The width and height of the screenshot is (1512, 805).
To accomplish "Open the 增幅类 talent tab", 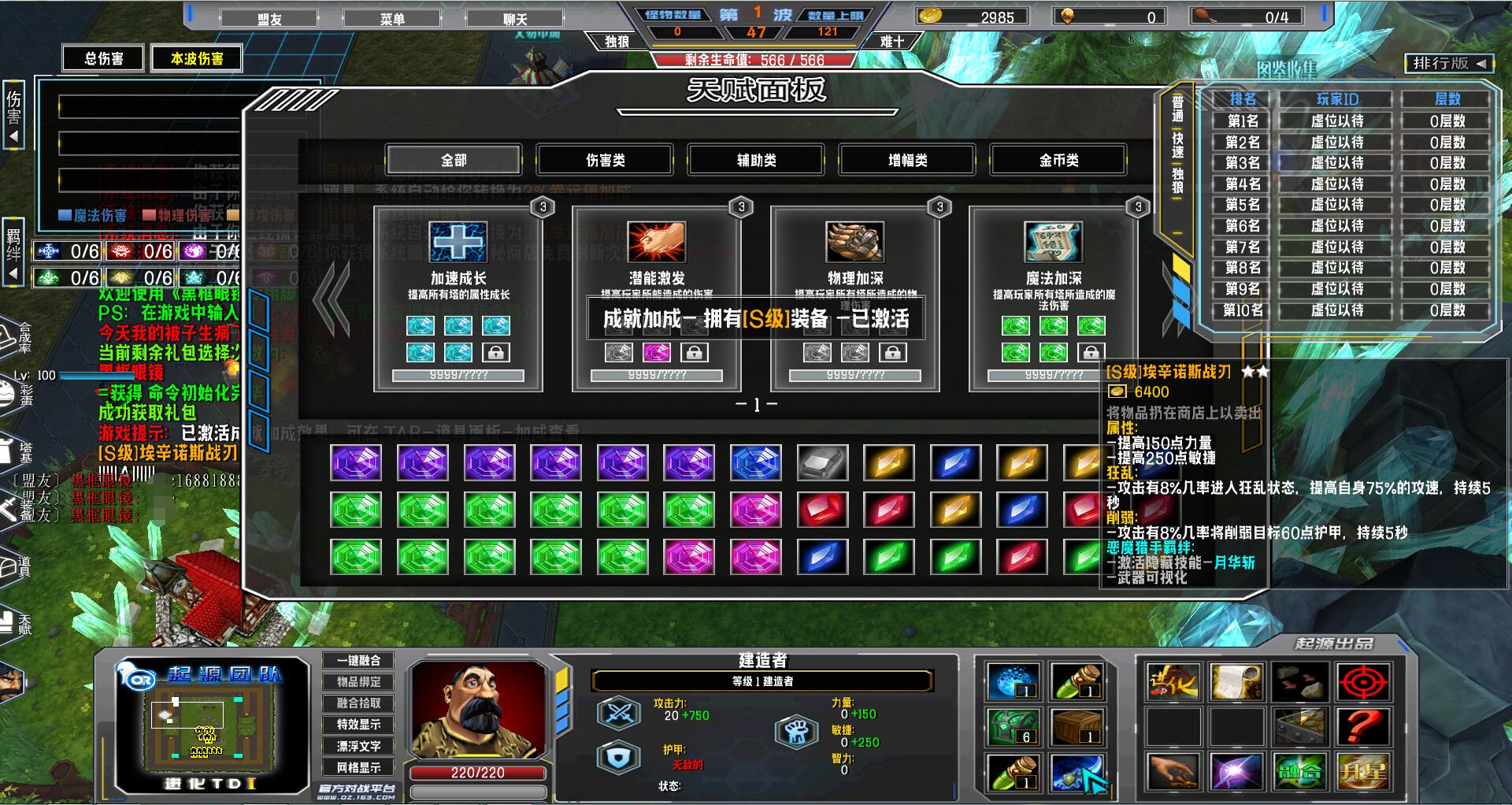I will coord(907,160).
